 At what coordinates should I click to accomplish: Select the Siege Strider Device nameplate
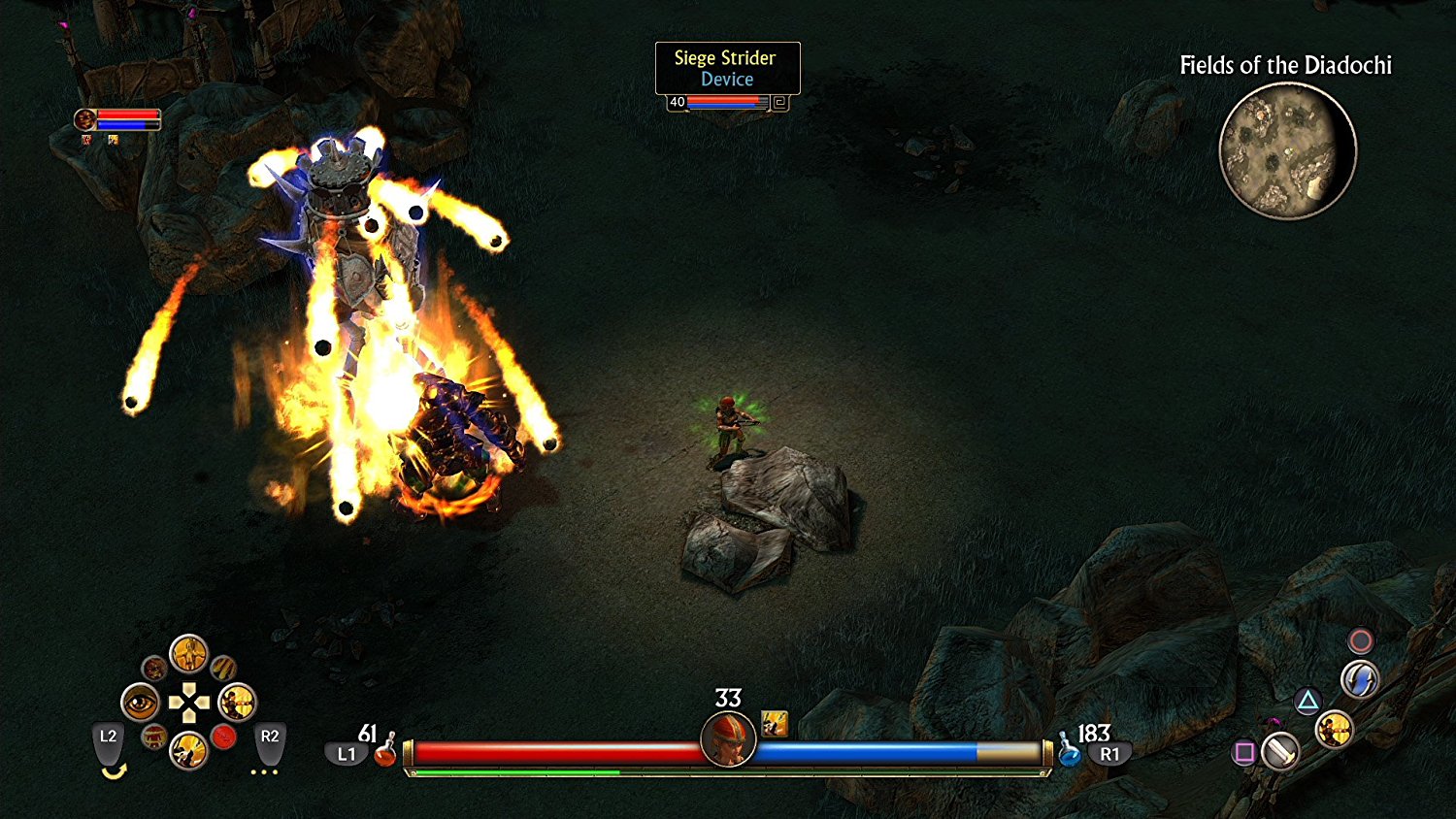point(726,68)
